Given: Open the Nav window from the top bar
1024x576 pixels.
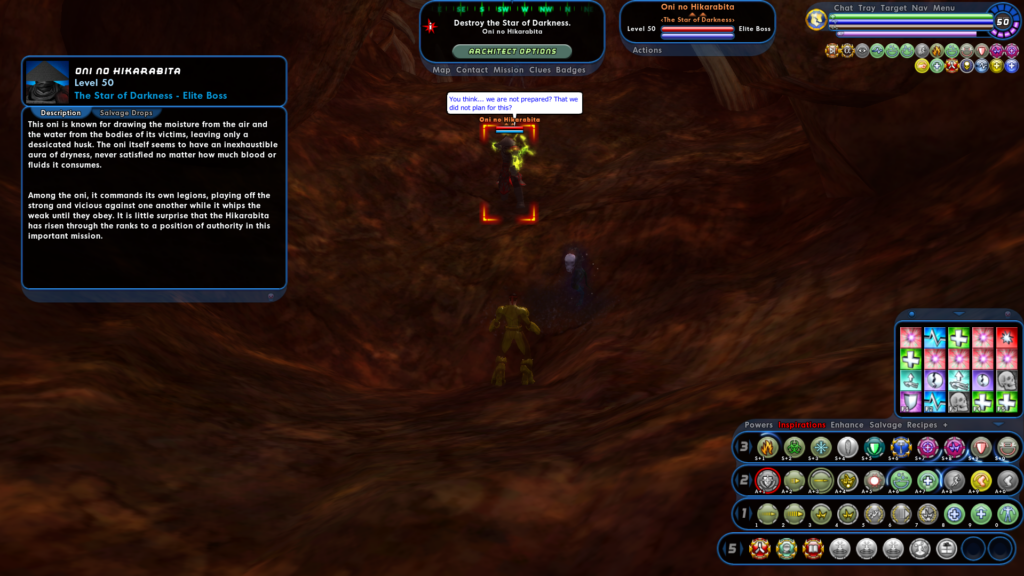Looking at the screenshot, I should click(x=919, y=8).
